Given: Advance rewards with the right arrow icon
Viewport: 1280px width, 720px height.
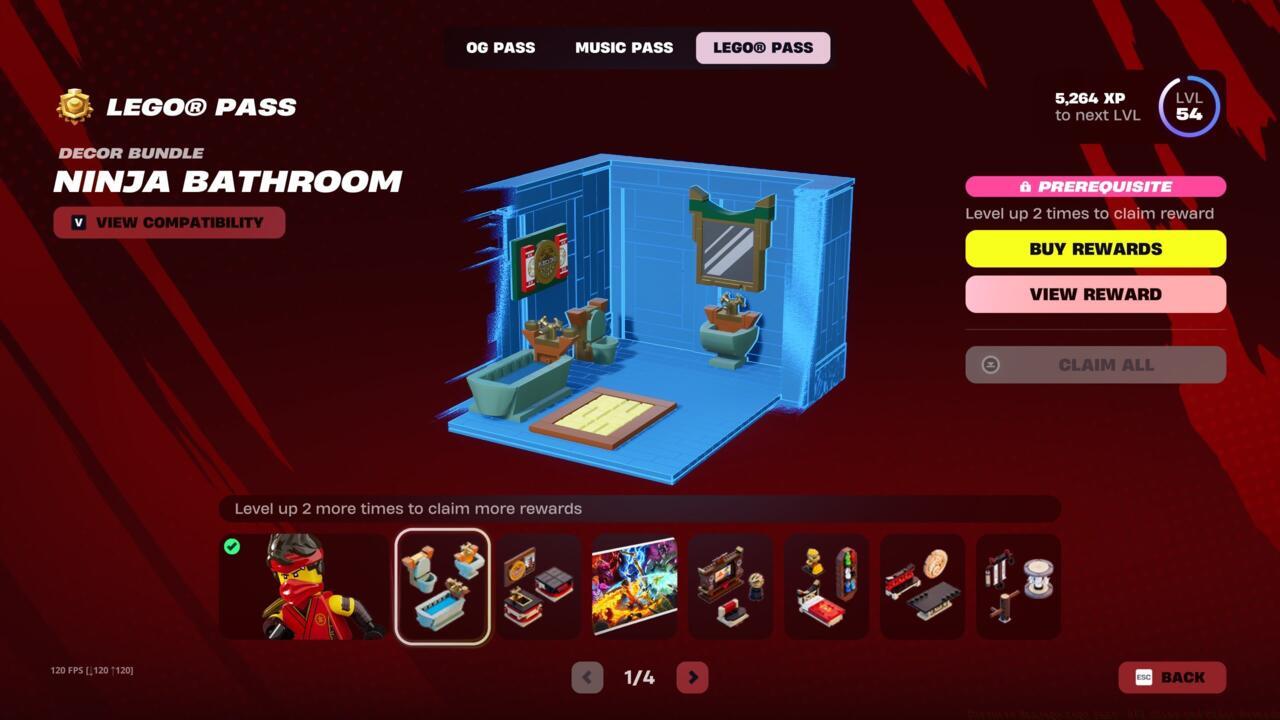Looking at the screenshot, I should pos(692,677).
